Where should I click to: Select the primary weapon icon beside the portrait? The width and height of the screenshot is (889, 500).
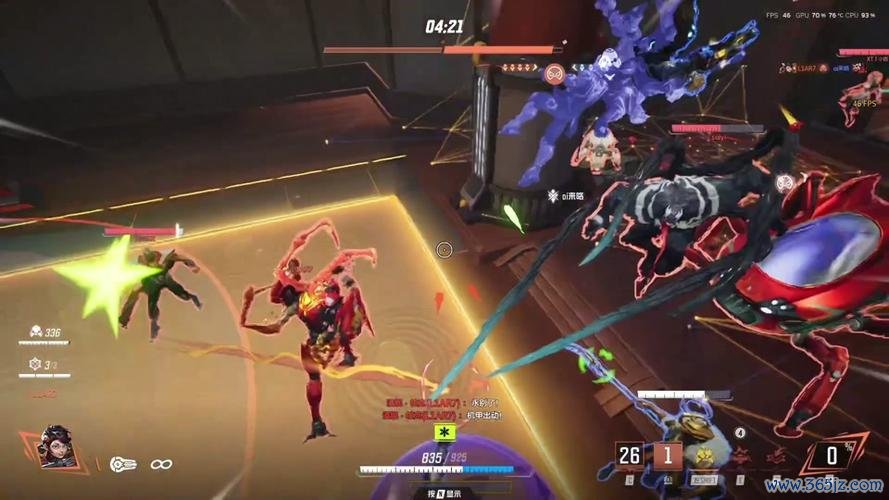pyautogui.click(x=123, y=464)
